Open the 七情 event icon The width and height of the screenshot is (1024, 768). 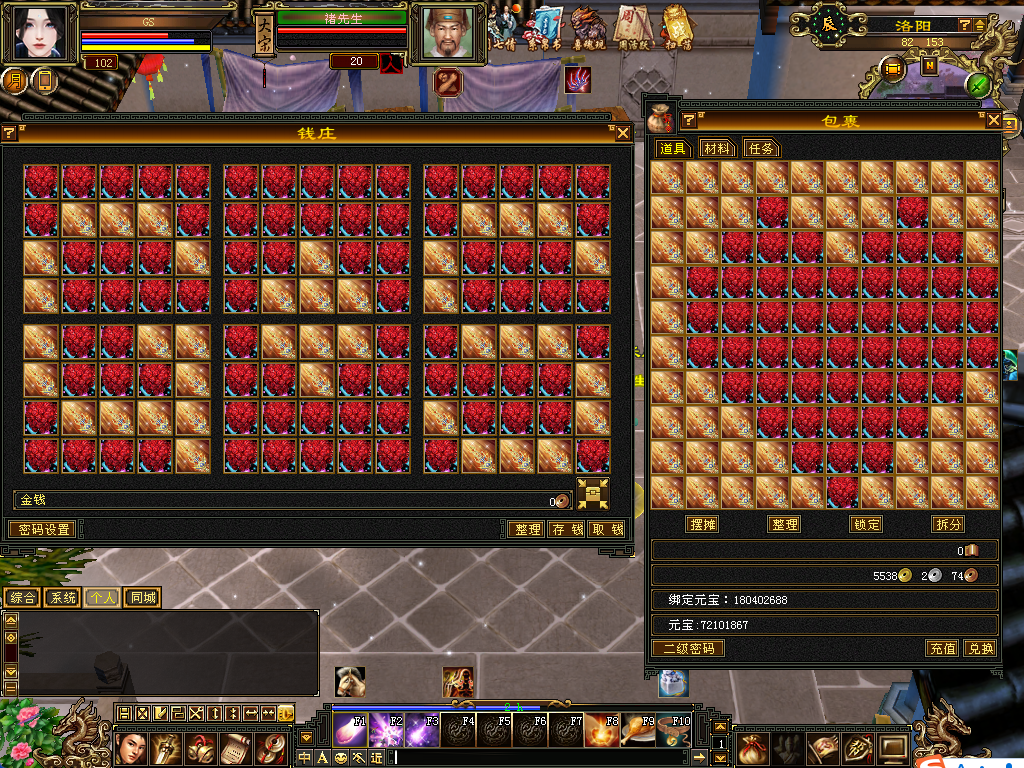[x=504, y=28]
